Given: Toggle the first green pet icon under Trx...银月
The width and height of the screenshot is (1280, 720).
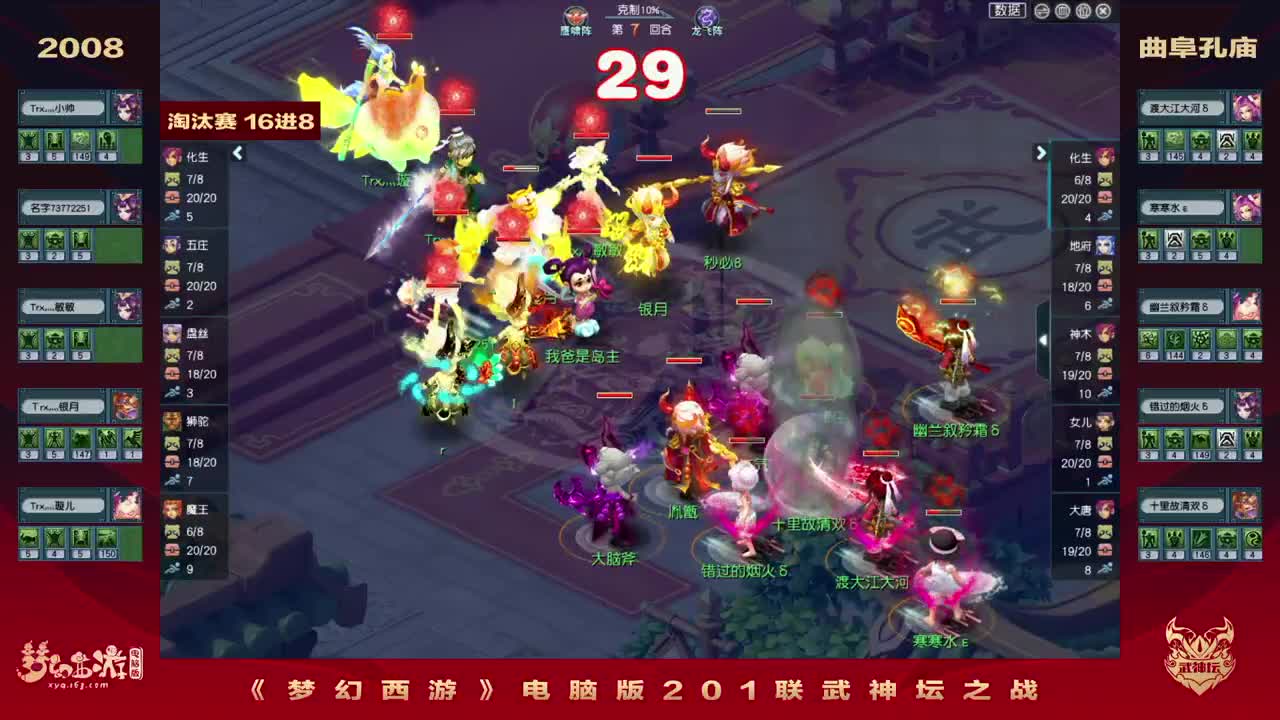Looking at the screenshot, I should tap(30, 436).
